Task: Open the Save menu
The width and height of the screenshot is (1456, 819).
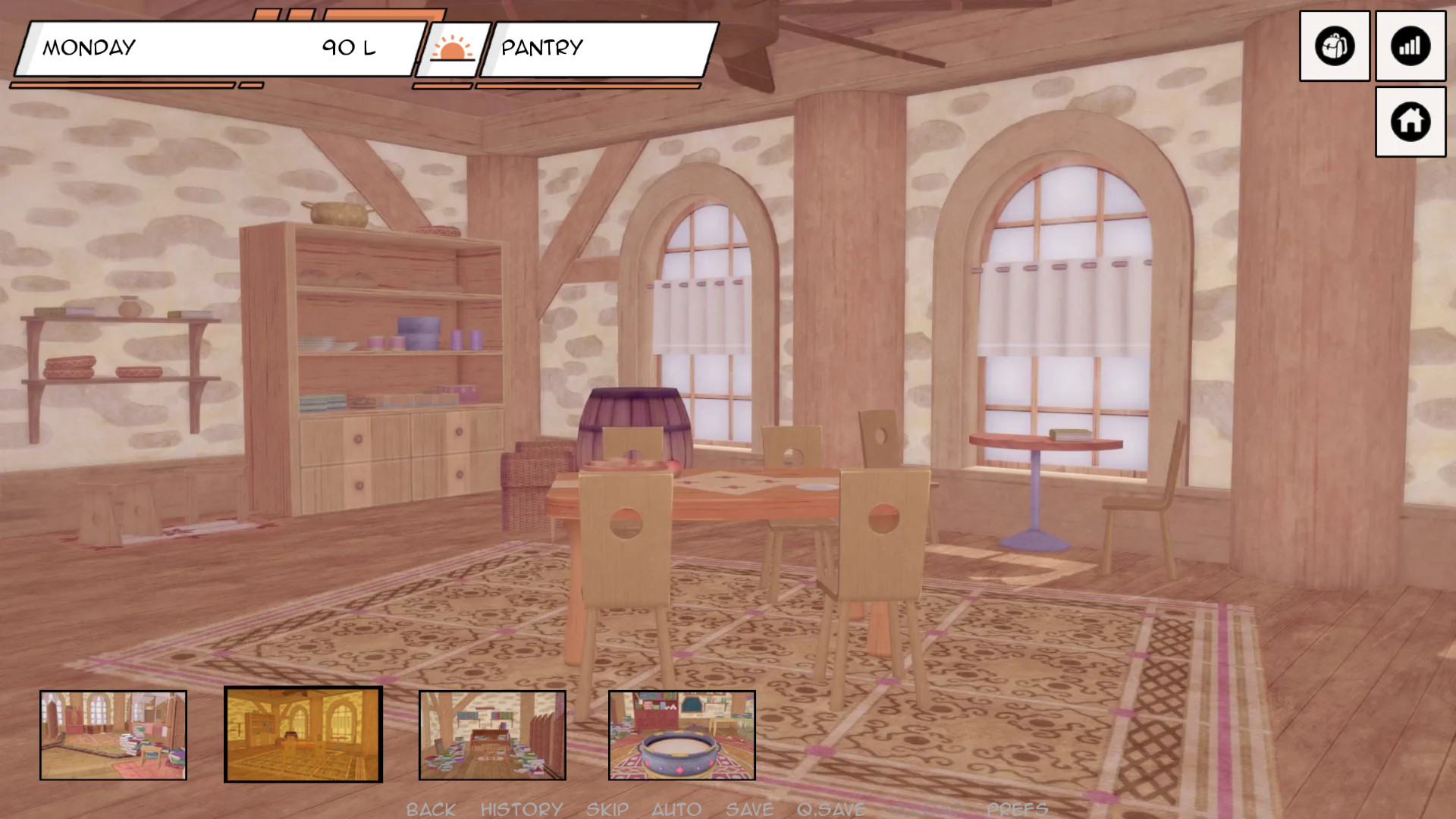Action: [749, 809]
